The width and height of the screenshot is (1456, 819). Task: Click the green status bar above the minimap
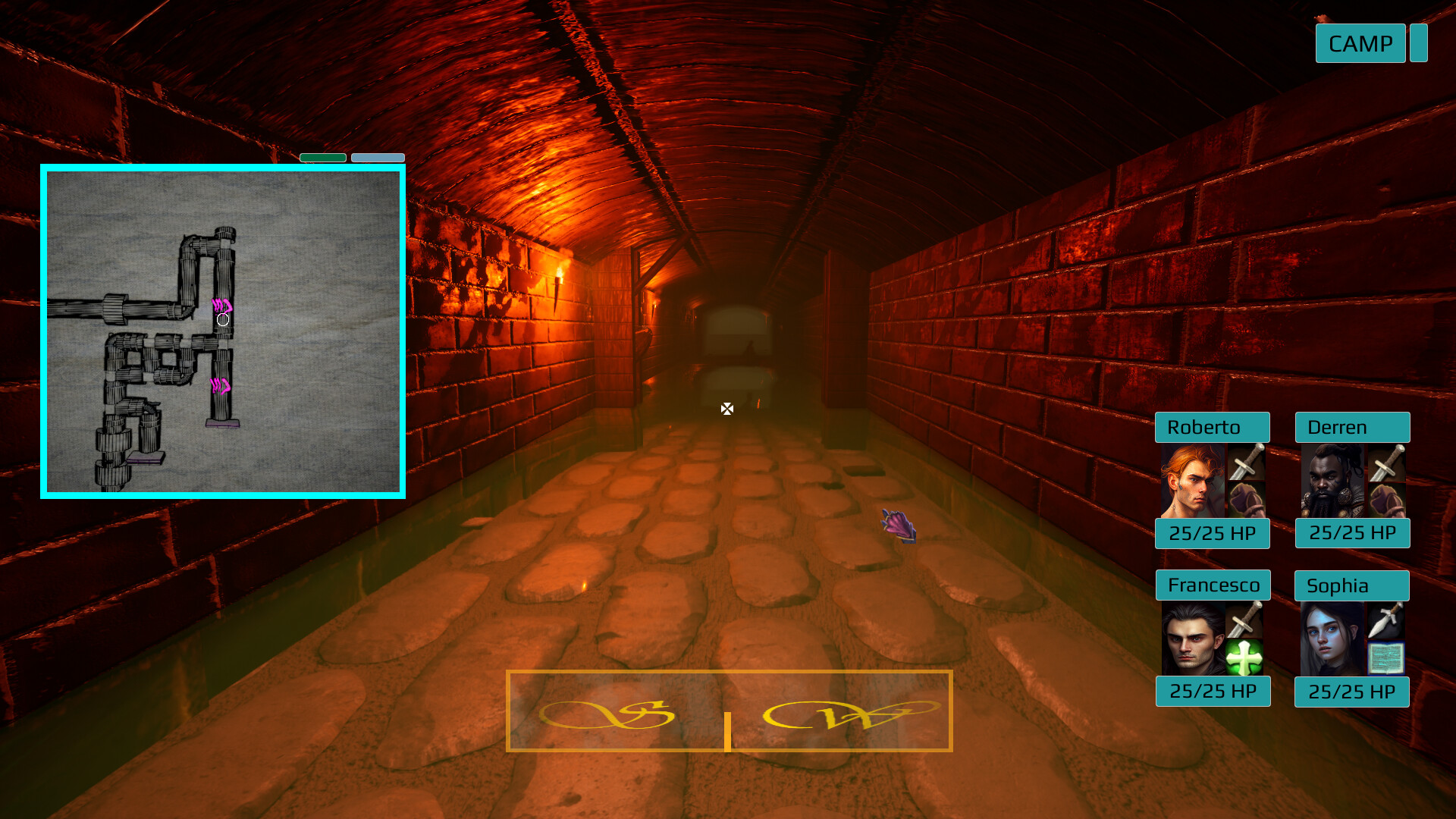pos(322,157)
